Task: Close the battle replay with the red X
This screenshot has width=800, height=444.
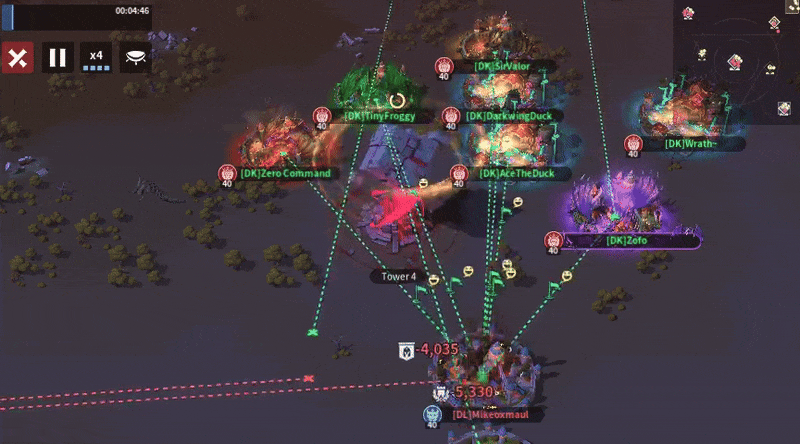Action: click(17, 57)
